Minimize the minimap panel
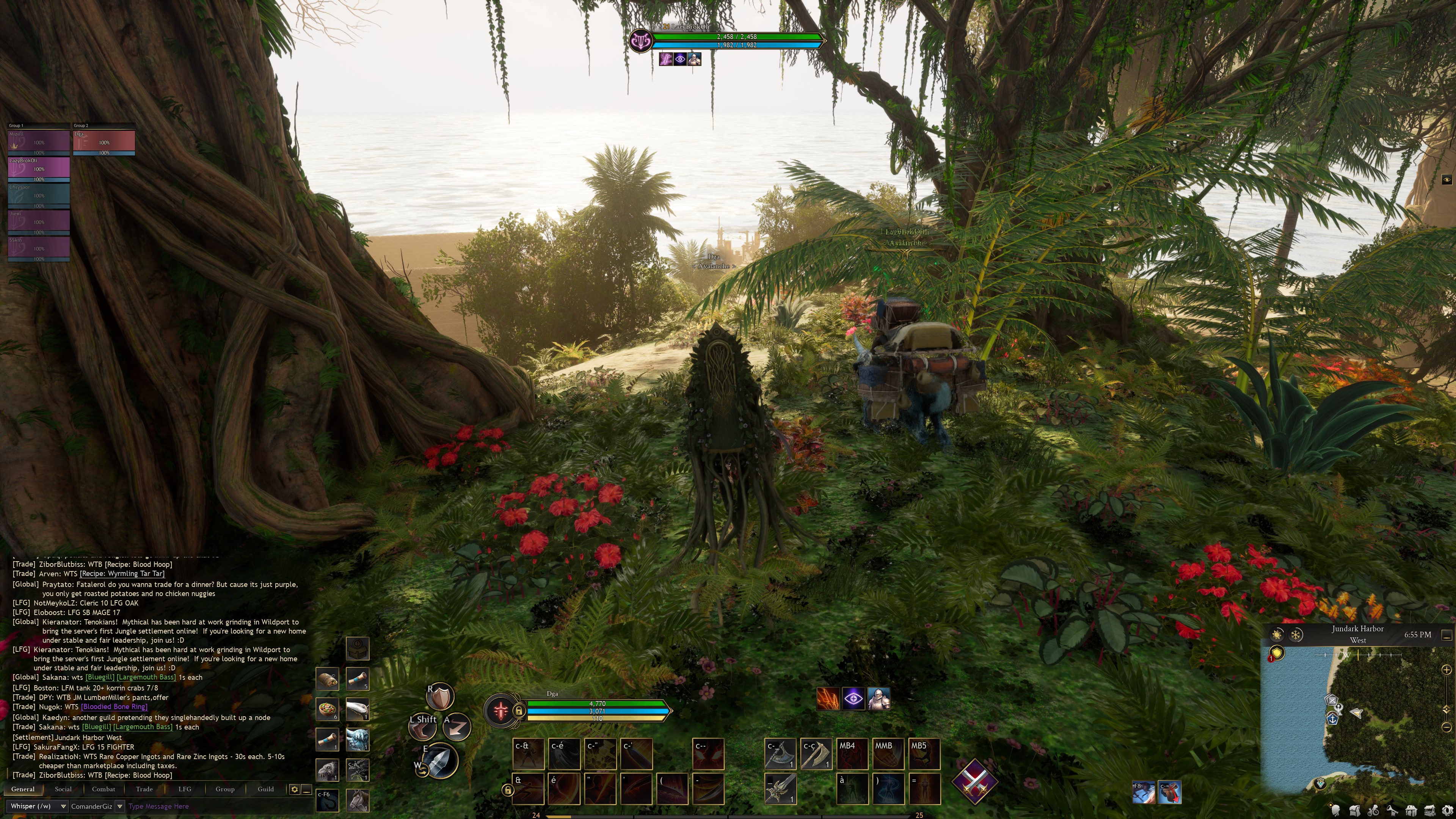This screenshot has width=1456, height=819. click(1447, 635)
